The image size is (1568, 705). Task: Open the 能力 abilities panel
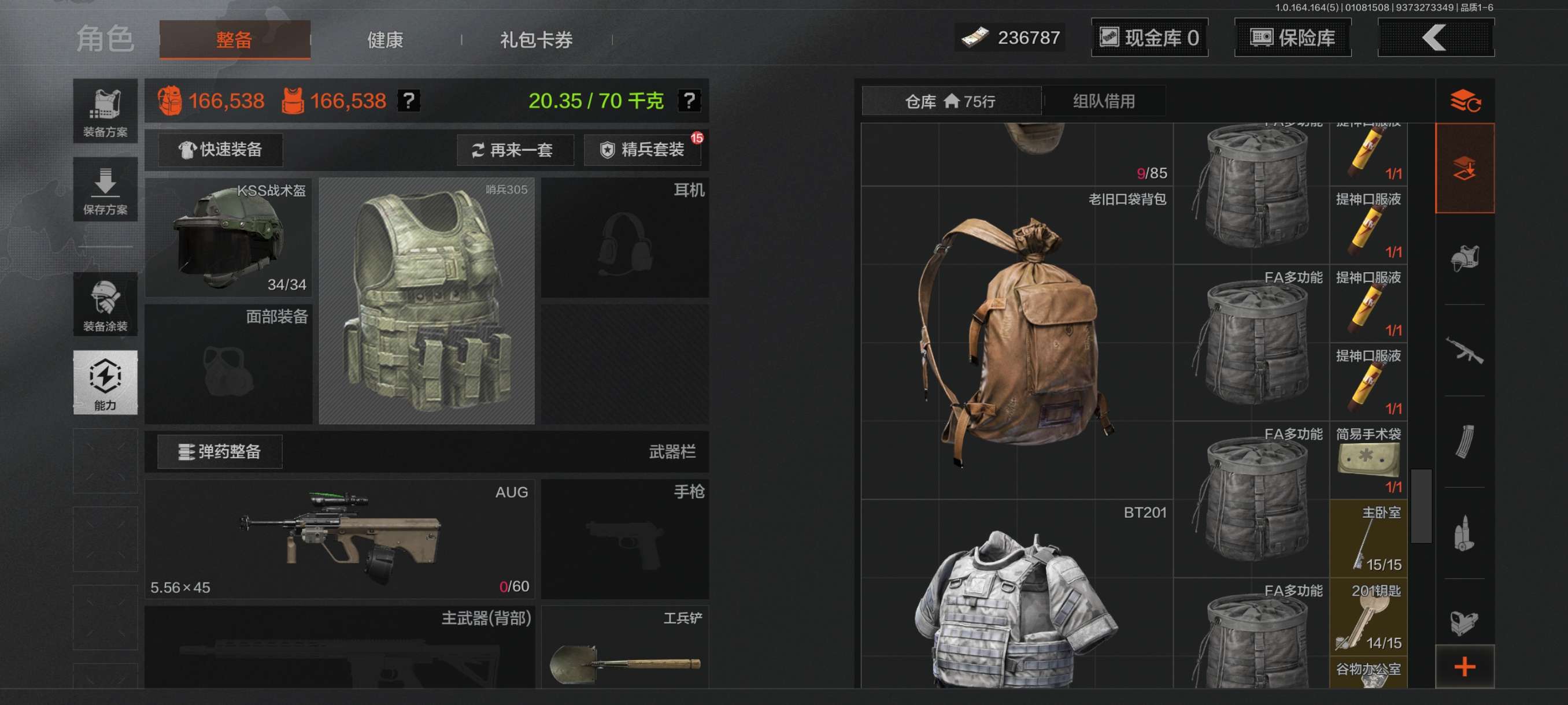point(105,382)
